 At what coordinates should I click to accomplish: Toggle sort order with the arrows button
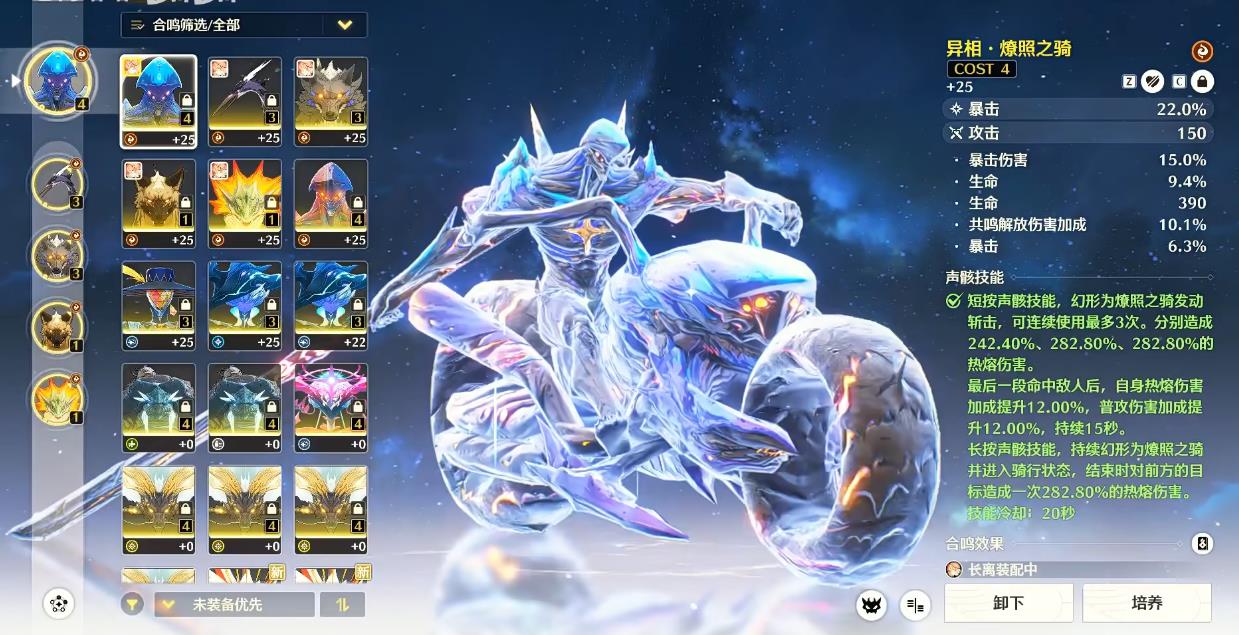coord(341,604)
